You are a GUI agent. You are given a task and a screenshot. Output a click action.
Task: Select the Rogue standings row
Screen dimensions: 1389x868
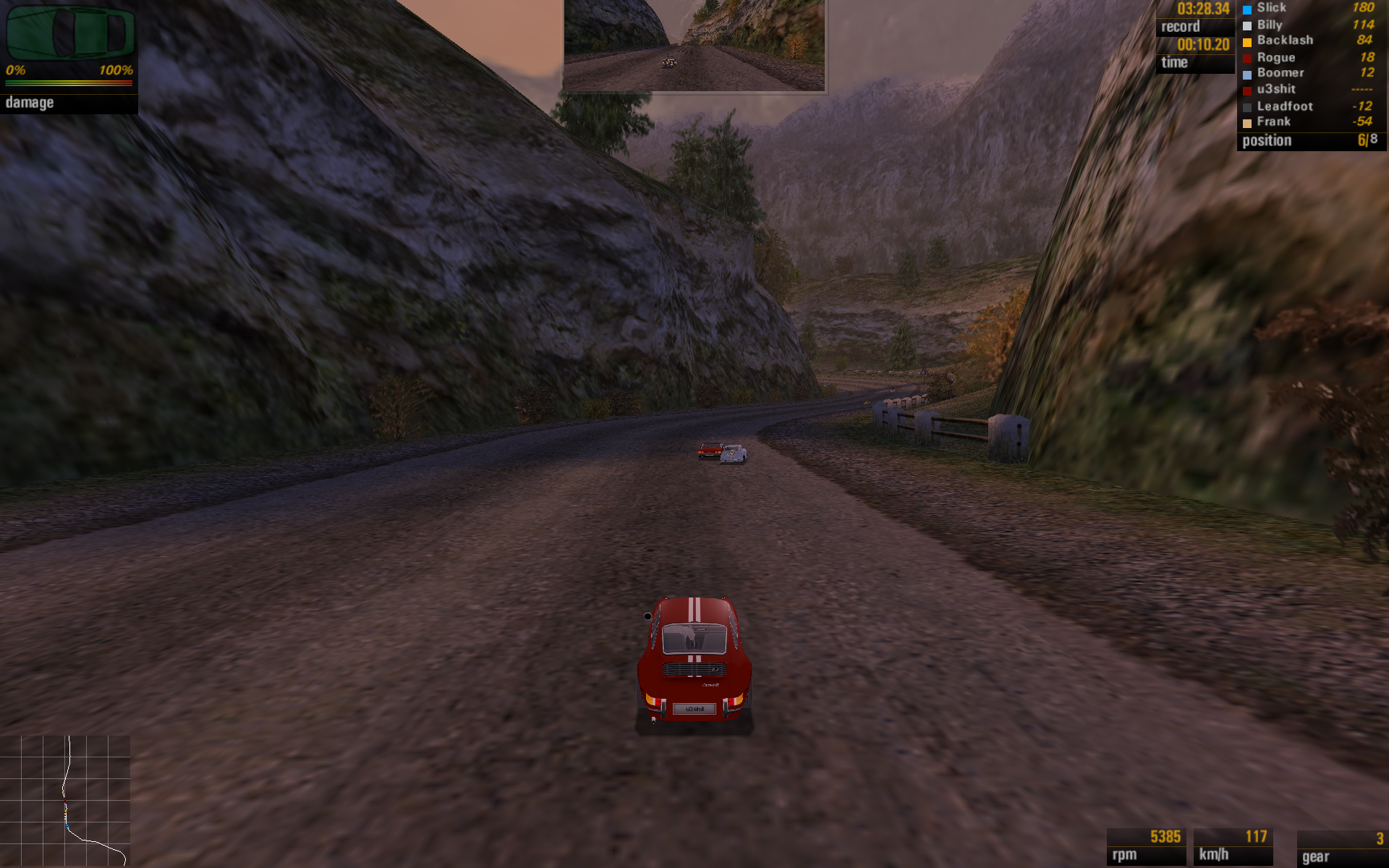(1309, 57)
